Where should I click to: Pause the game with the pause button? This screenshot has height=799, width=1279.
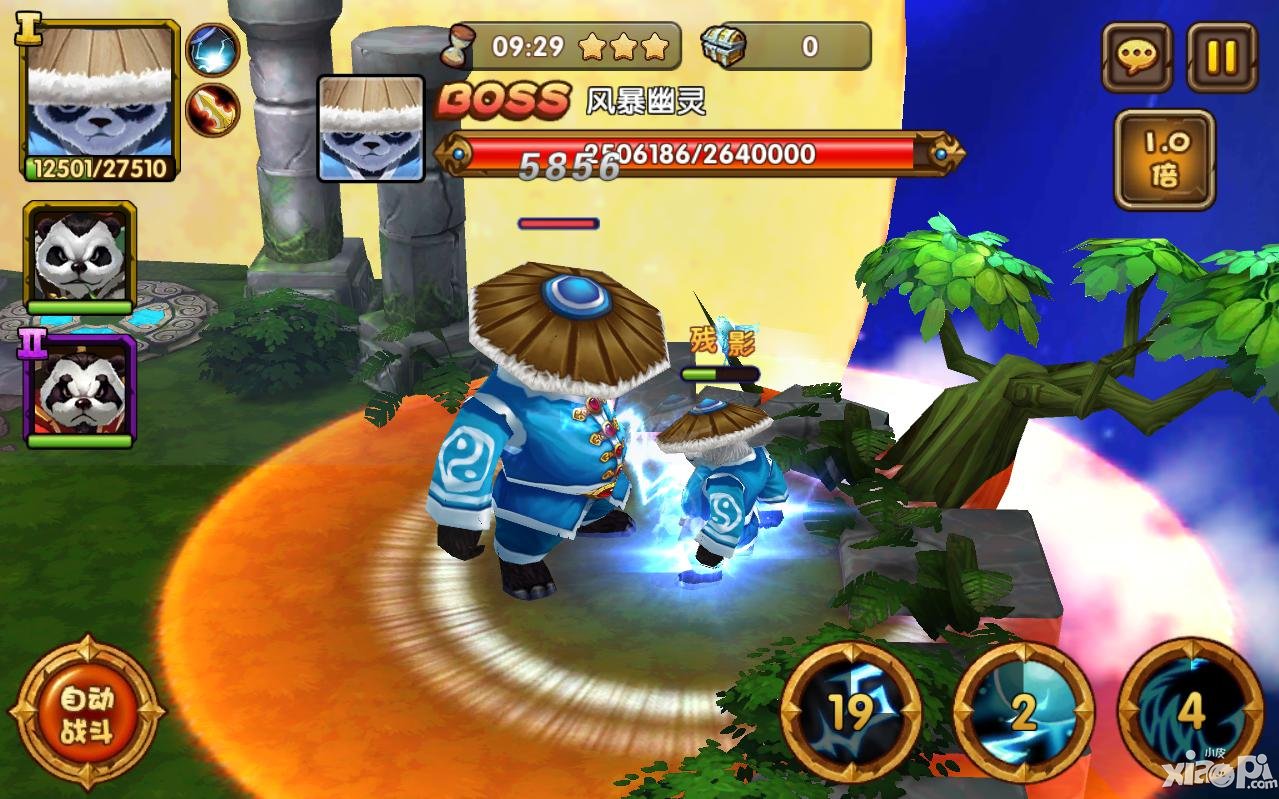(1221, 56)
